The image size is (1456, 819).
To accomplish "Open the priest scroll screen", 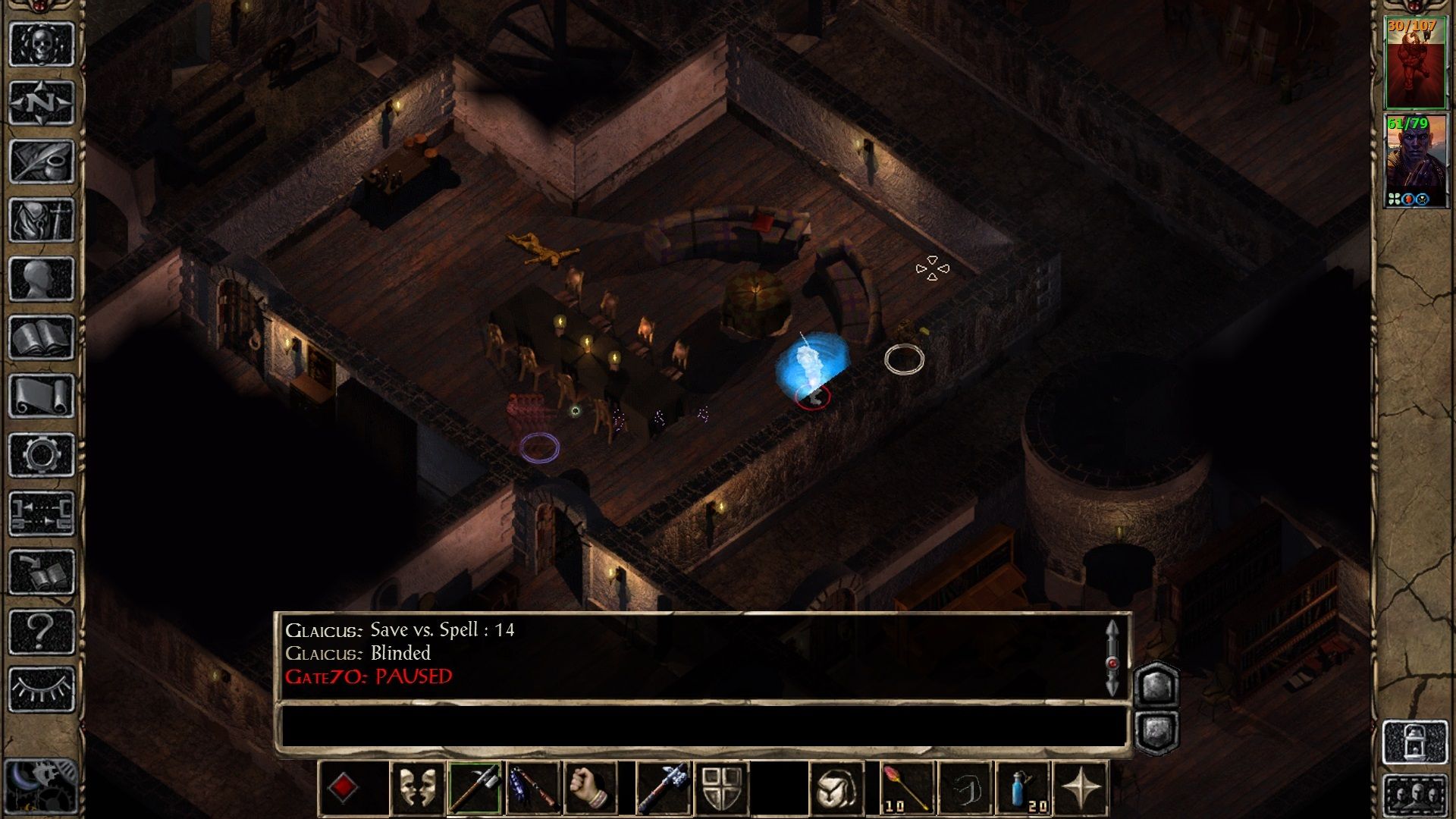I will click(x=42, y=396).
